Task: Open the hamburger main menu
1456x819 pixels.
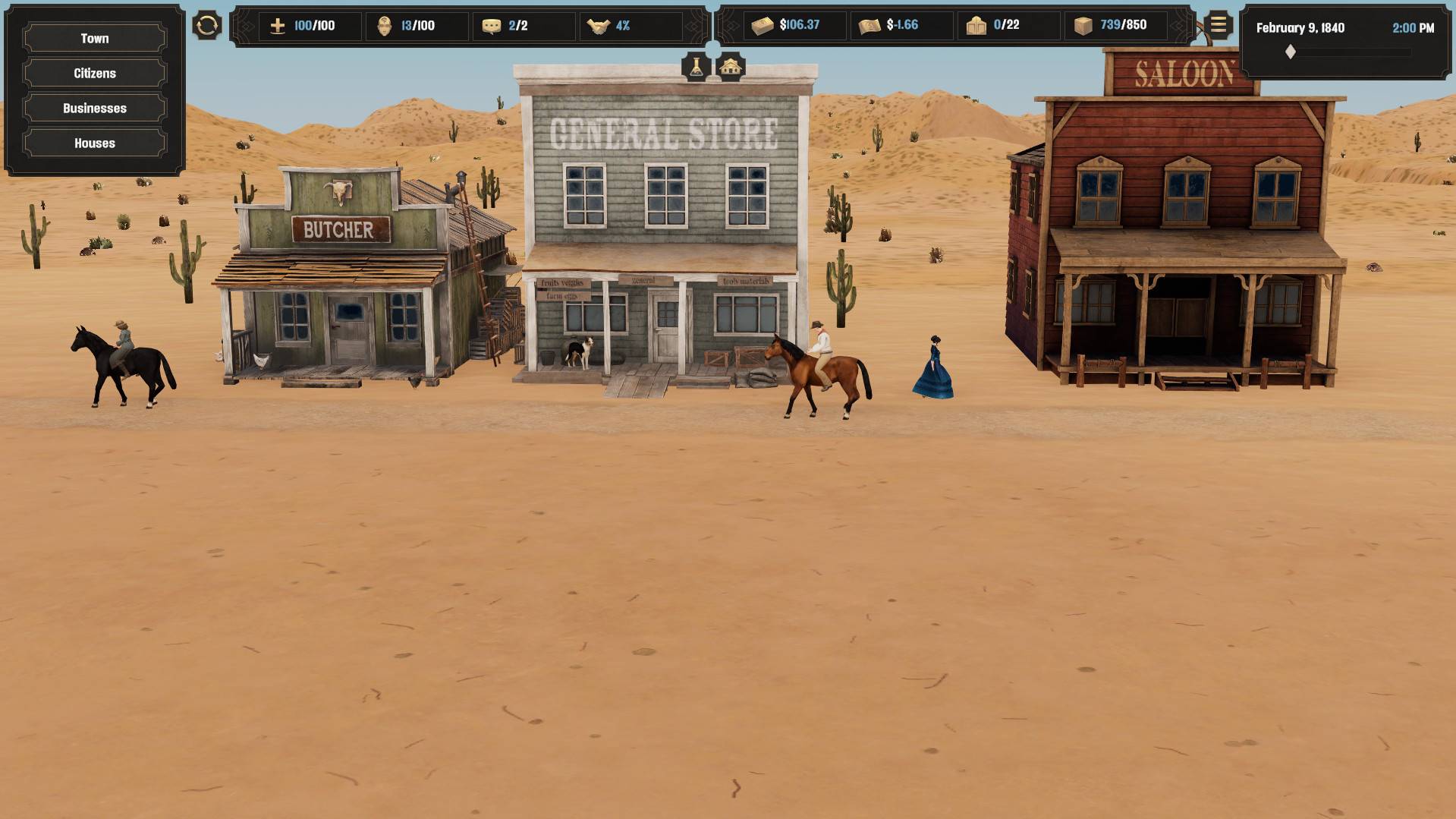Action: point(1218,26)
